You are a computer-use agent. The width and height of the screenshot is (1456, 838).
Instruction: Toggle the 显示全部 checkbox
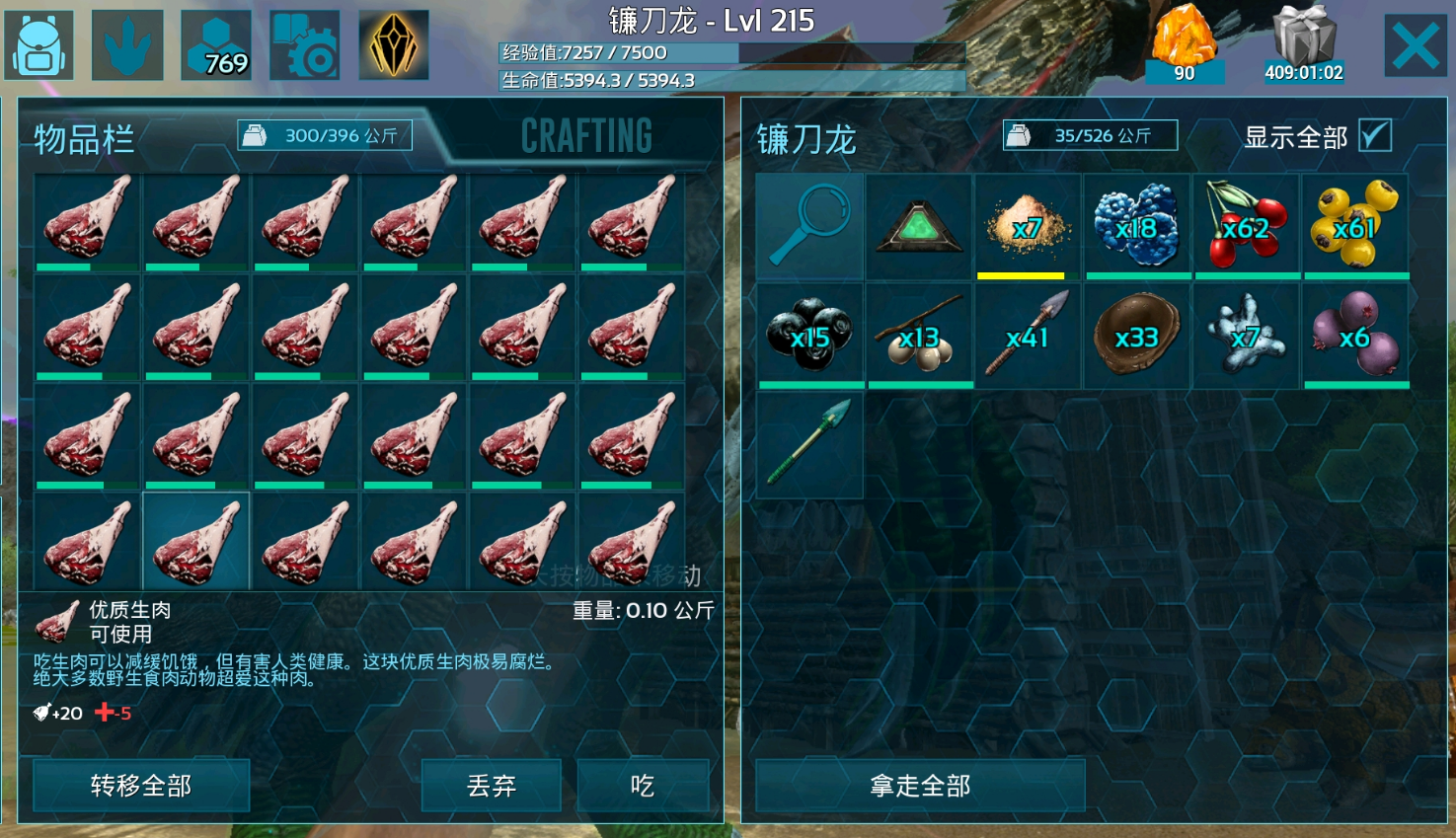pos(1374,135)
